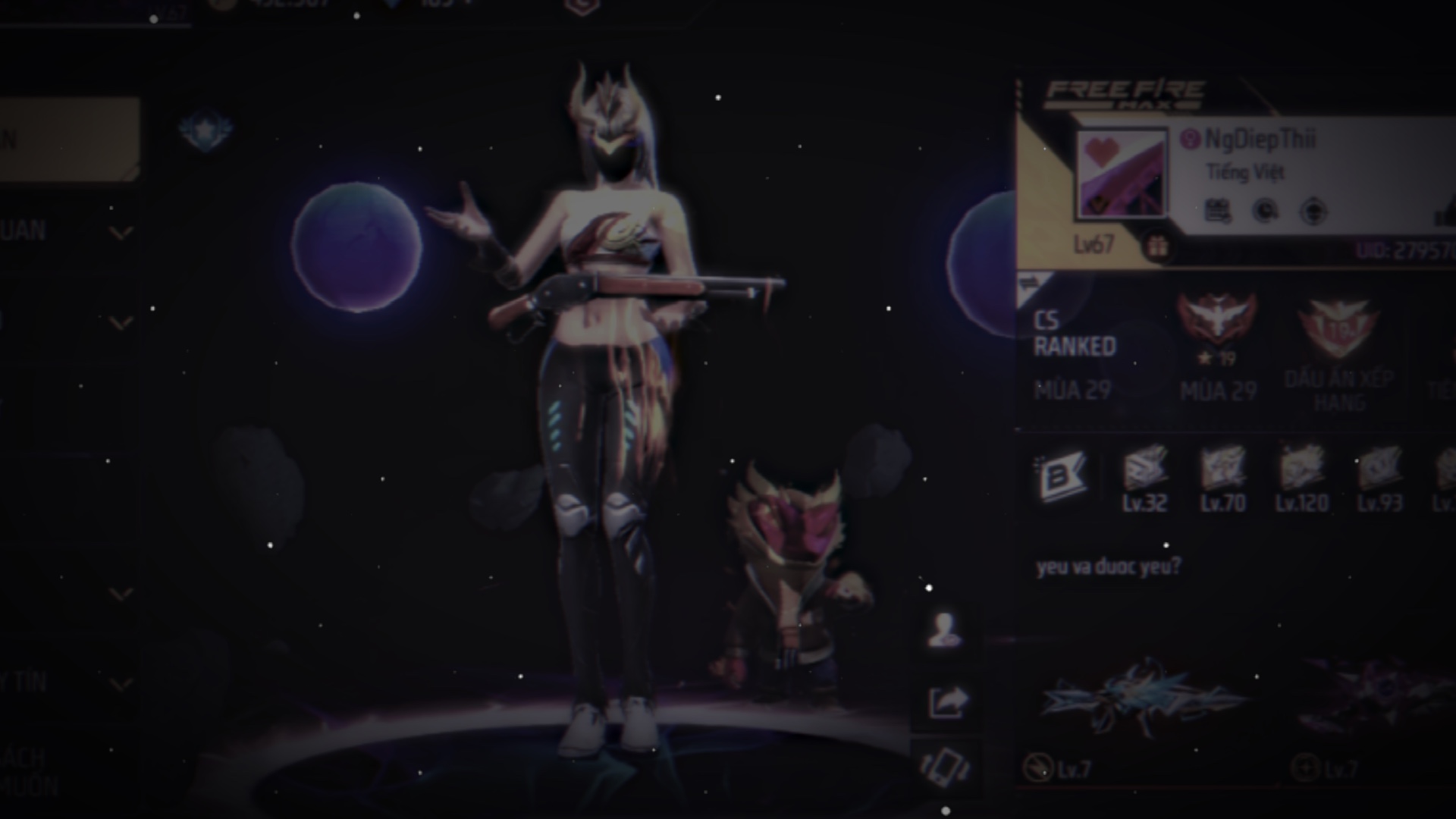
Task: Expand the menu row ending in "UAN"
Action: point(120,232)
